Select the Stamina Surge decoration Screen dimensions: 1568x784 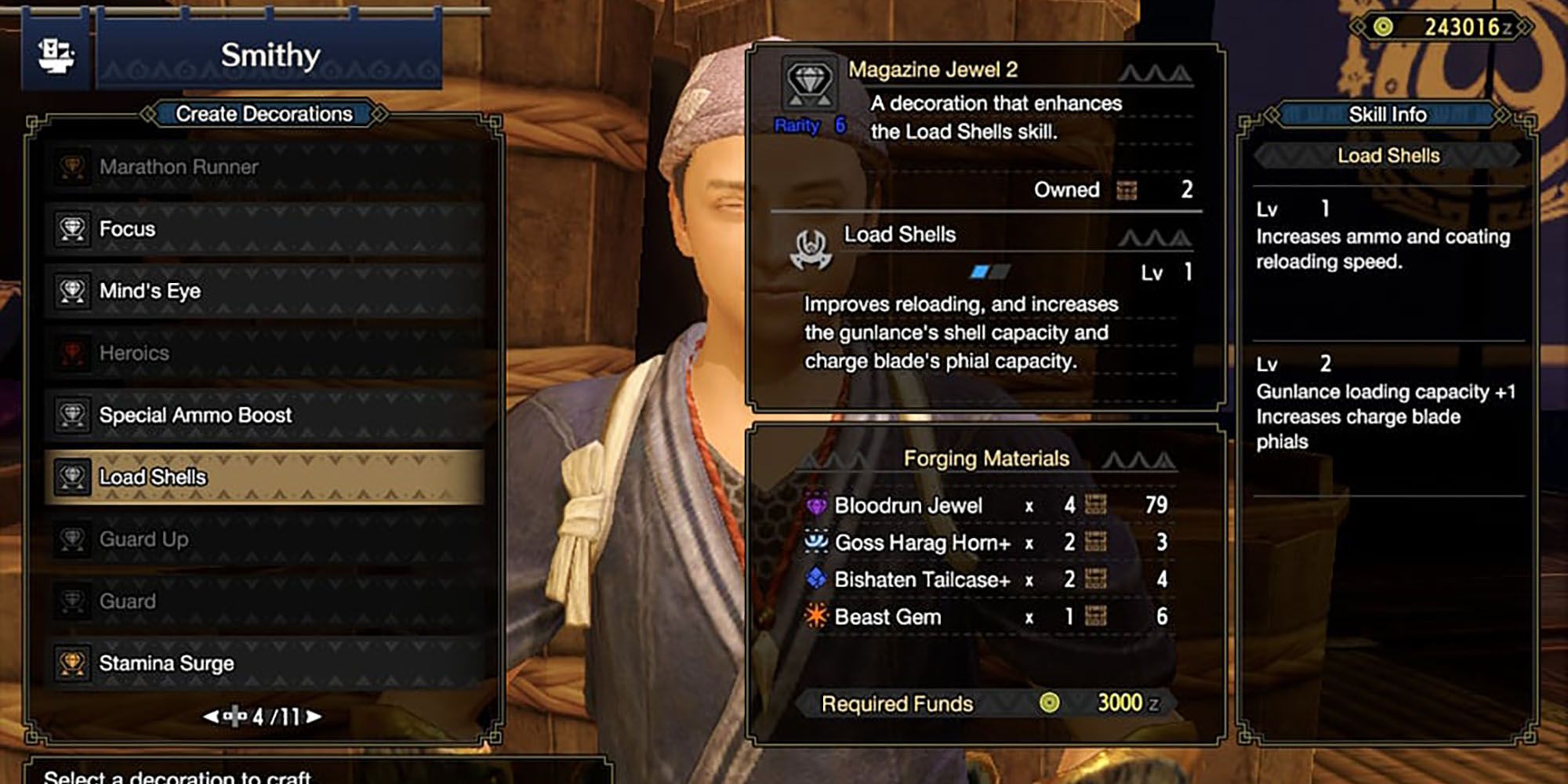coord(167,663)
